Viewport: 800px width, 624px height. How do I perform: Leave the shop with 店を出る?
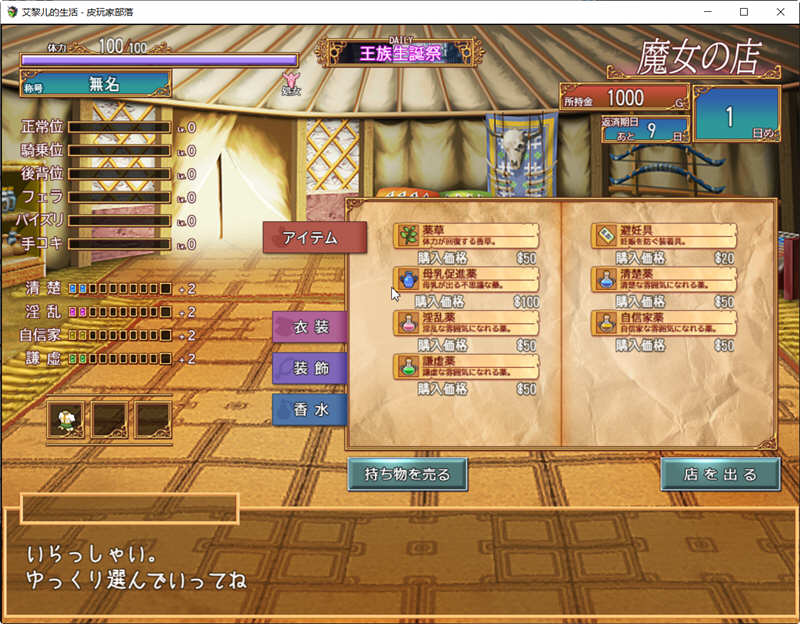point(720,474)
